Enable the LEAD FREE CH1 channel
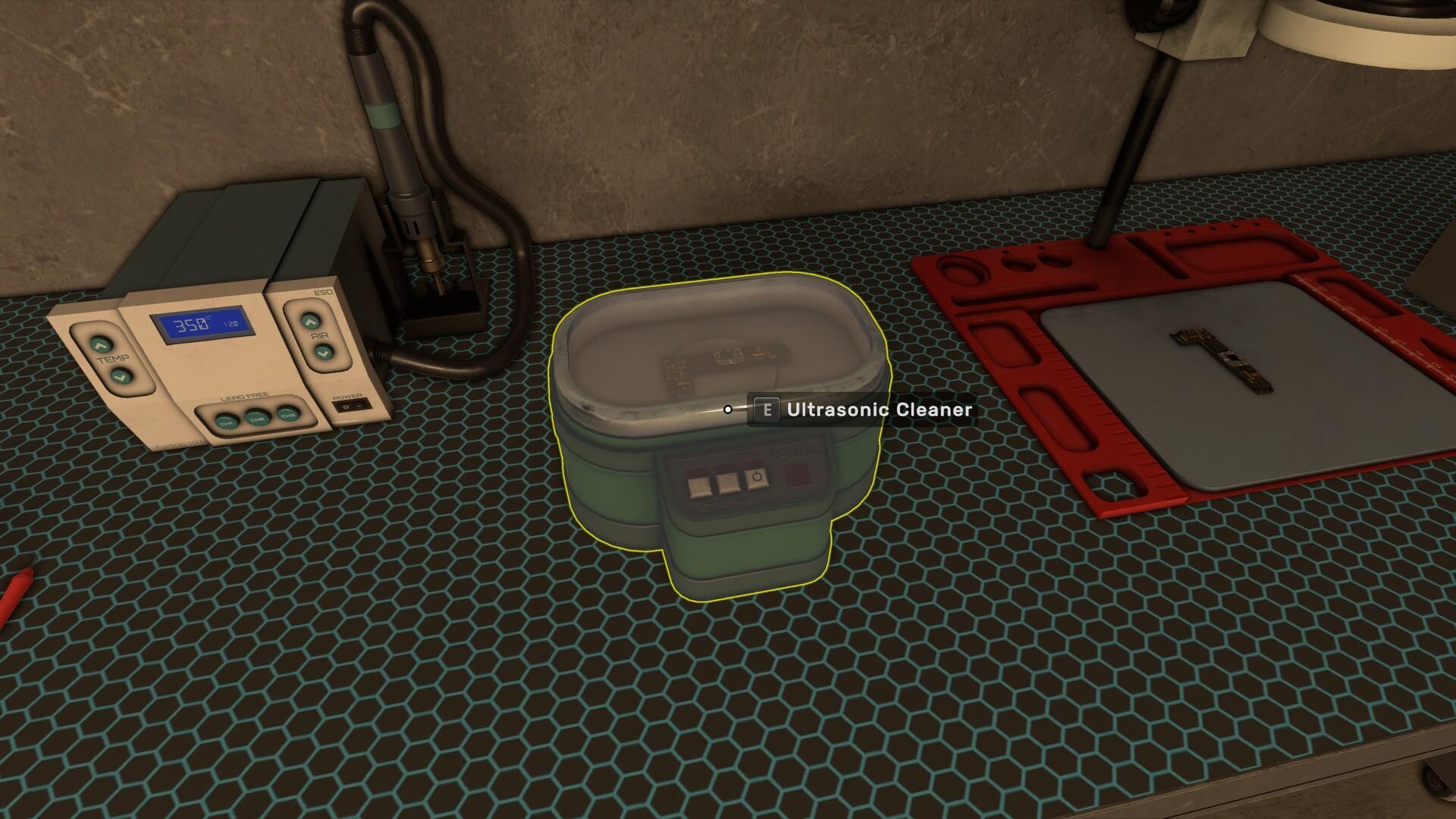This screenshot has height=819, width=1456. 227,421
